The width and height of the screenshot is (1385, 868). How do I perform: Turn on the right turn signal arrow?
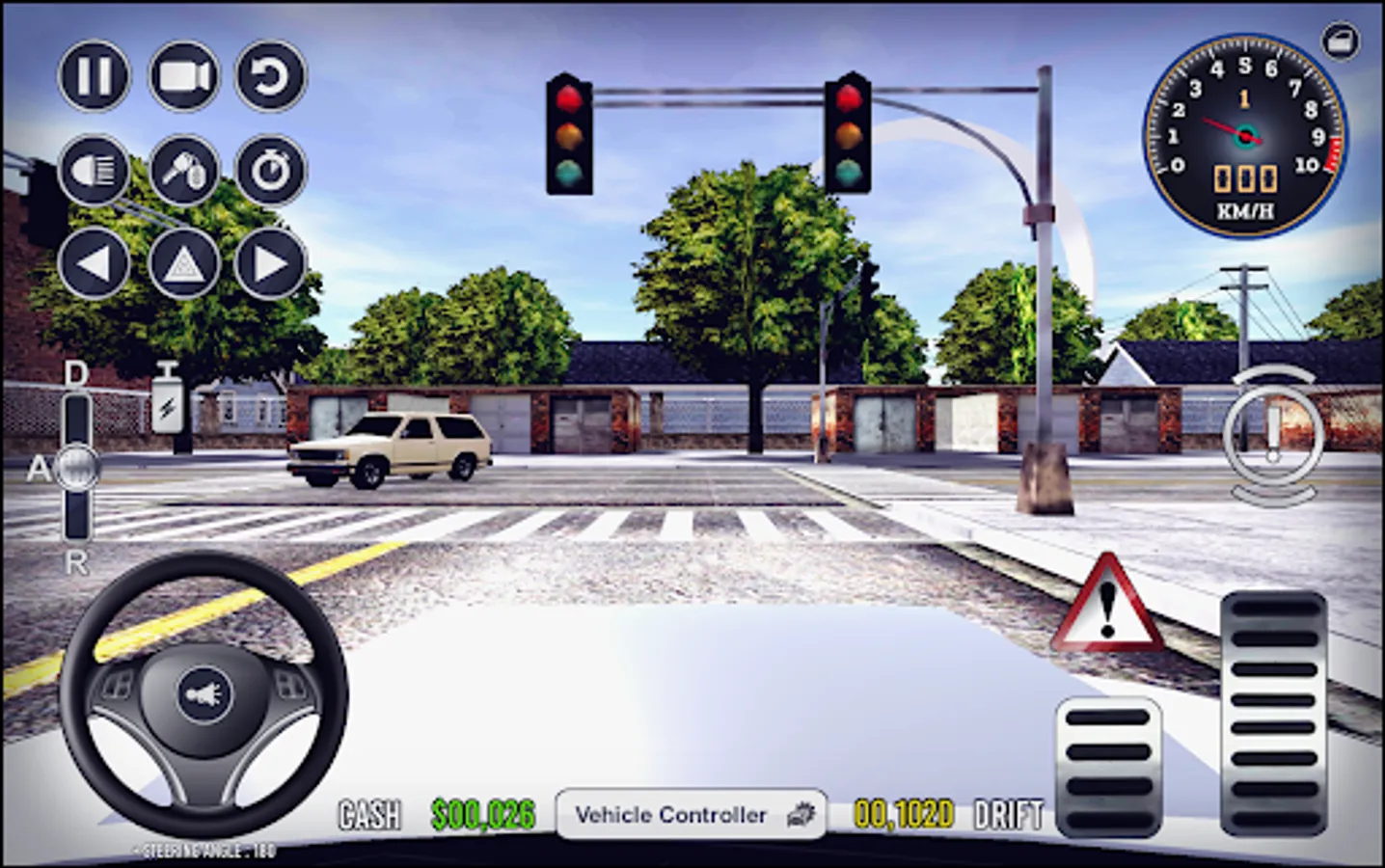(271, 262)
